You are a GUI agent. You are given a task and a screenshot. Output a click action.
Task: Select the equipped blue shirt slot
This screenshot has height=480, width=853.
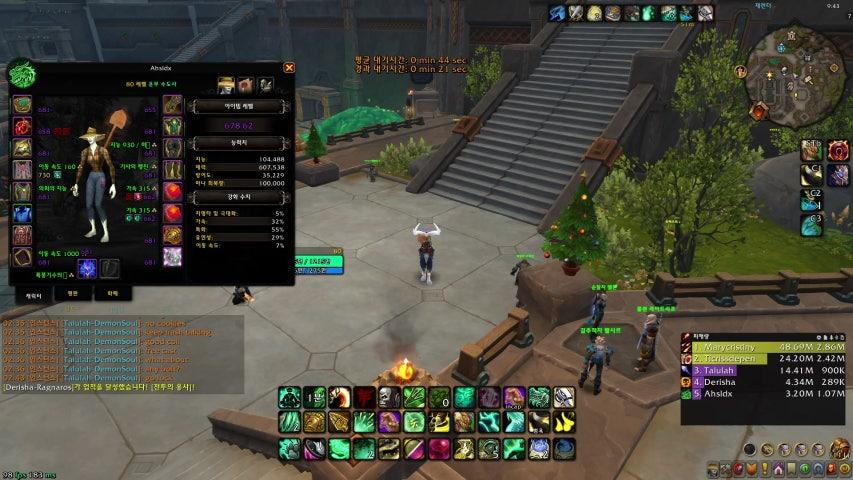click(22, 213)
